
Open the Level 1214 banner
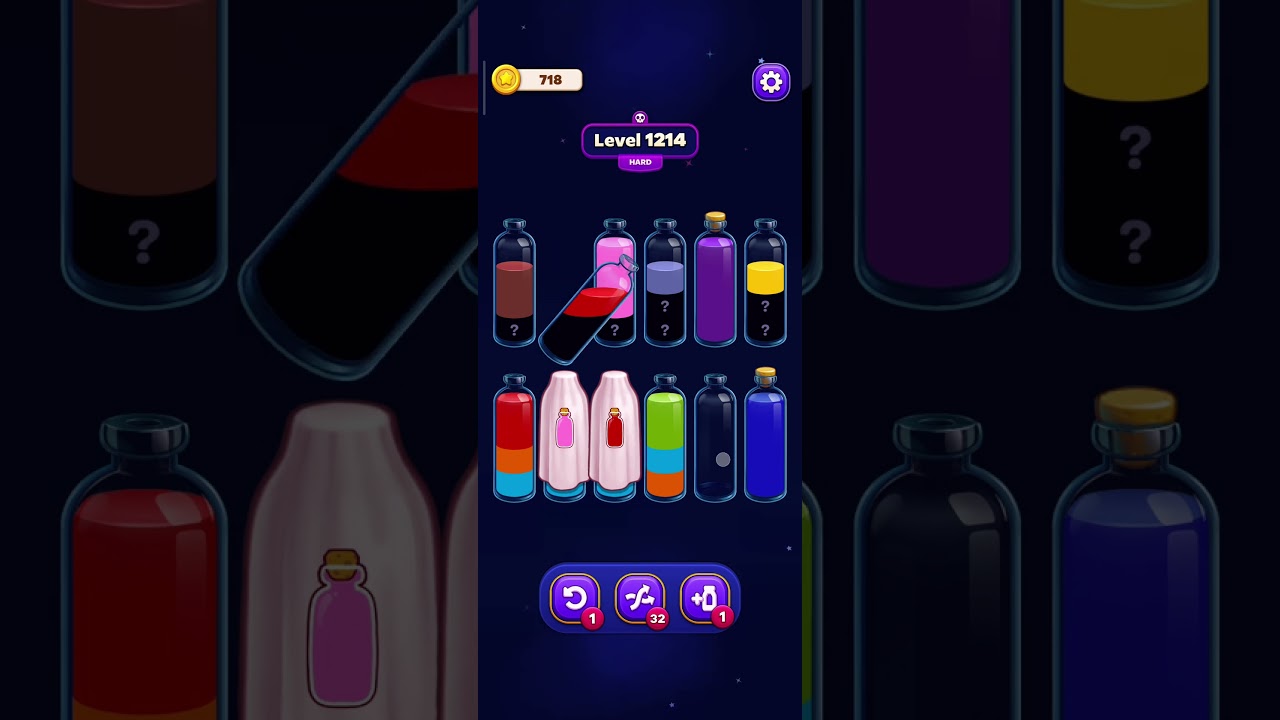tap(639, 141)
